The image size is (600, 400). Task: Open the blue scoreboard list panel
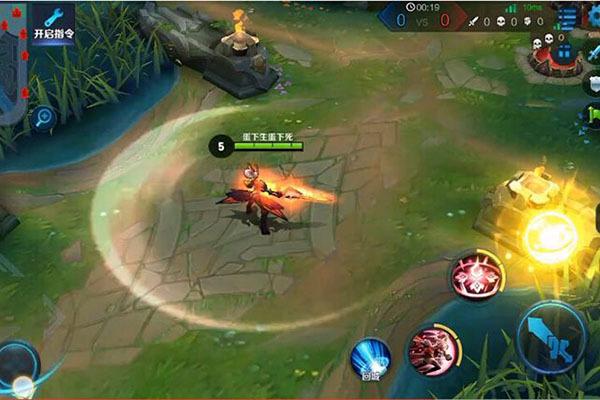[x=567, y=15]
